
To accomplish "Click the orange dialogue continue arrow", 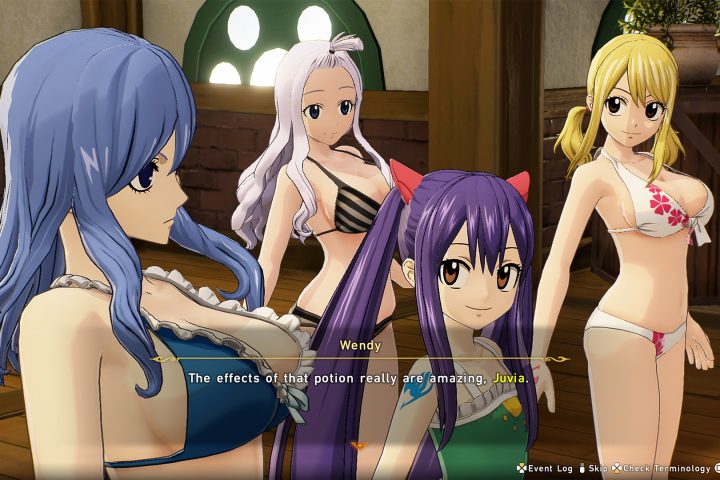I will pos(359,444).
